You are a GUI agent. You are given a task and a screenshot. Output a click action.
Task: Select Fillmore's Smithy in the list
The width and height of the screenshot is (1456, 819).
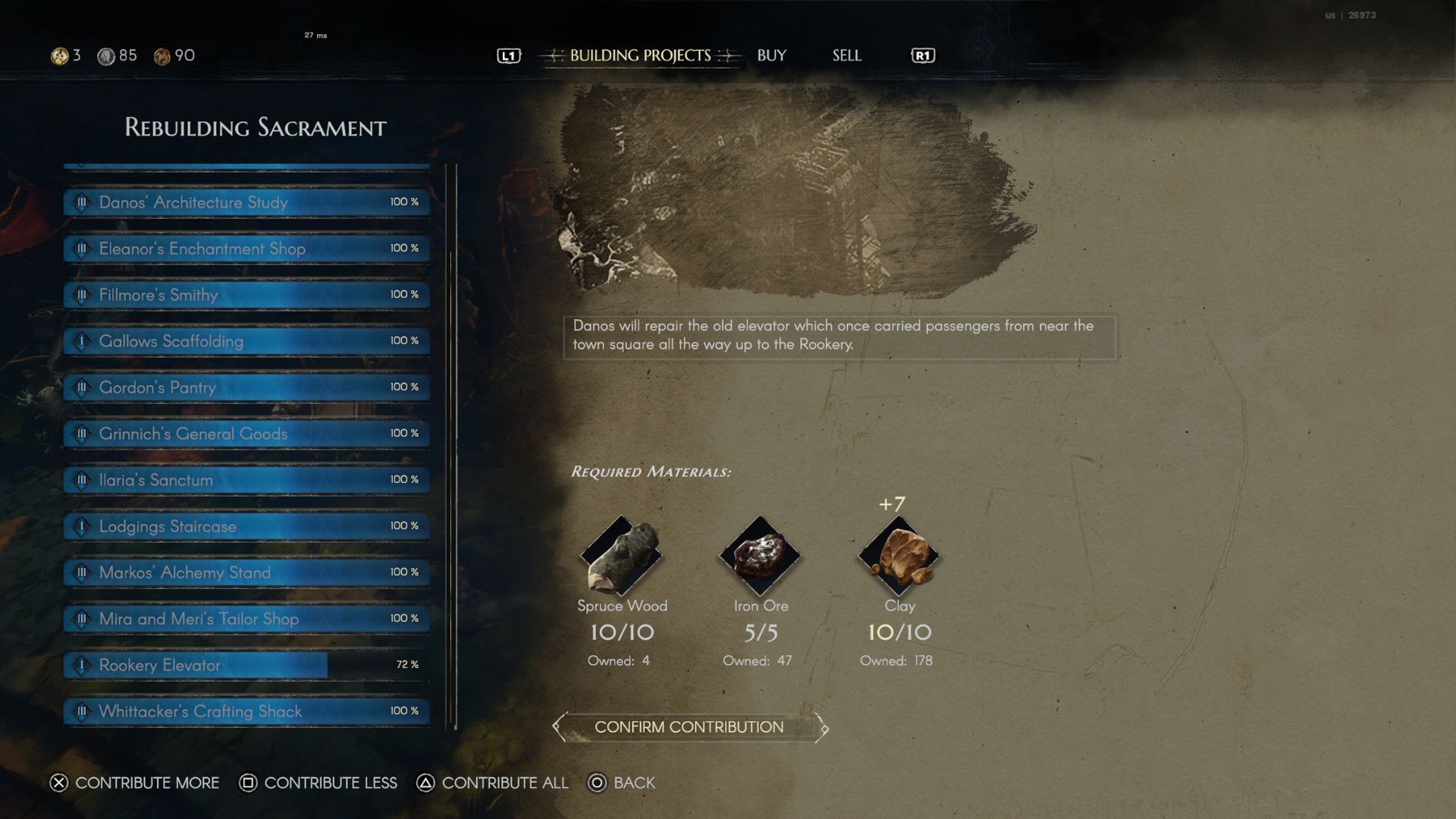pyautogui.click(x=246, y=295)
